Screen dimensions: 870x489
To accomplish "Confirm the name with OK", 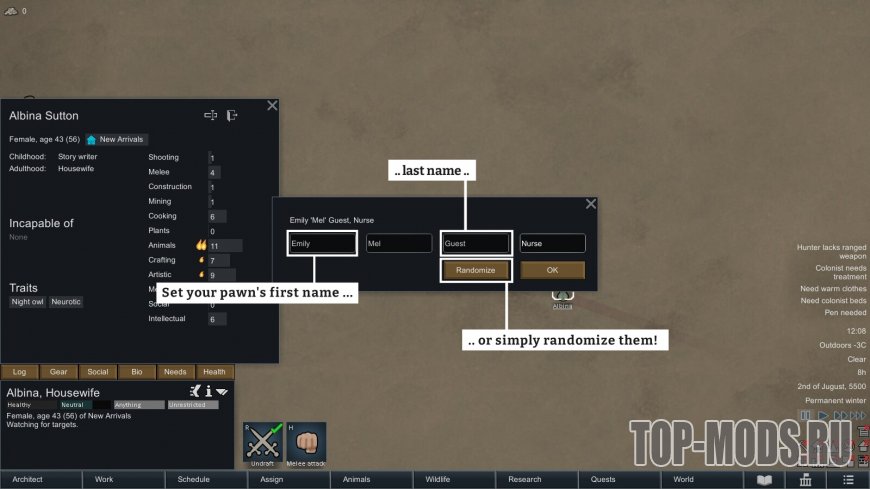I will pyautogui.click(x=552, y=270).
